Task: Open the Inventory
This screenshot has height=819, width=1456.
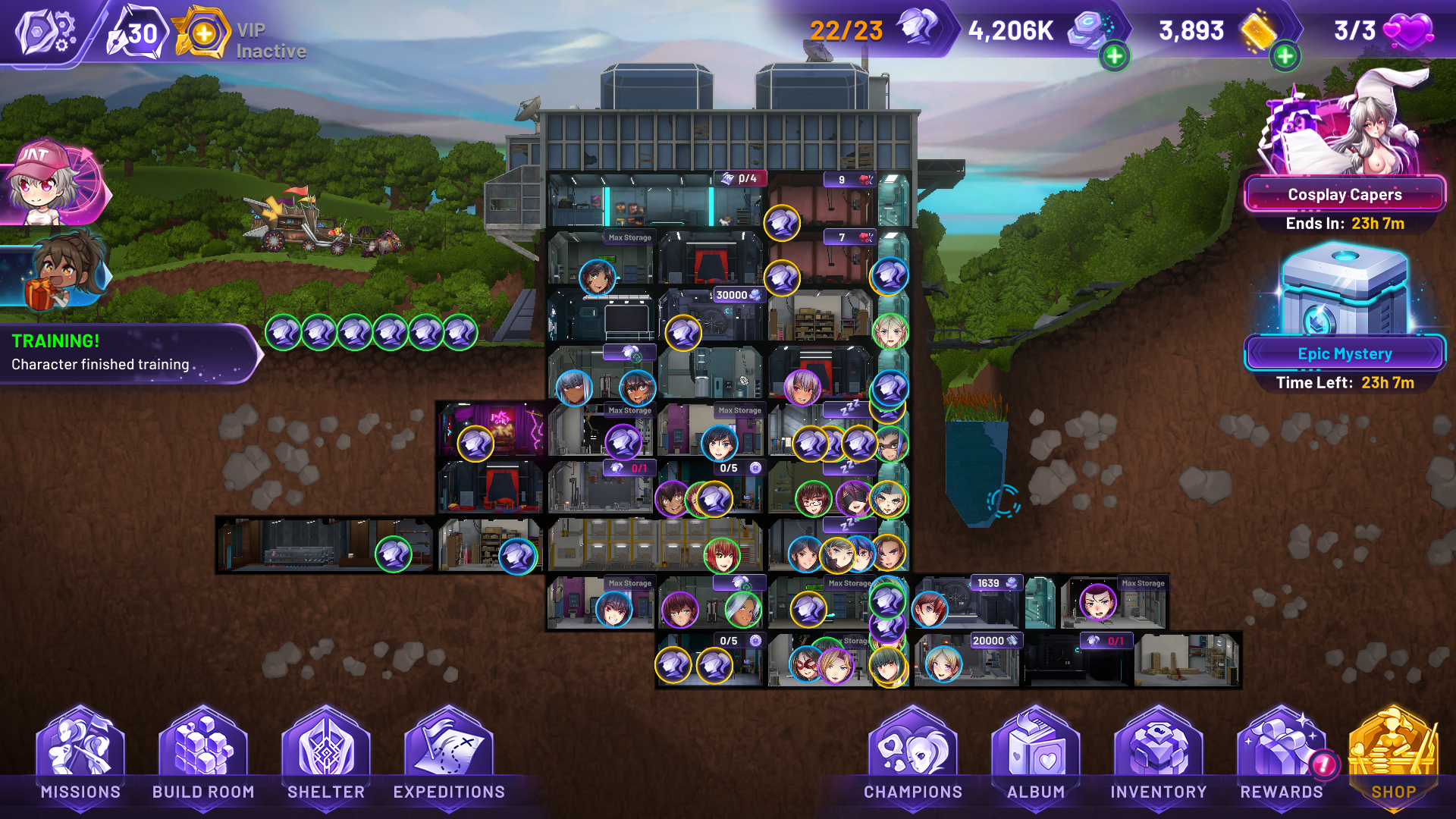Action: point(1159,758)
